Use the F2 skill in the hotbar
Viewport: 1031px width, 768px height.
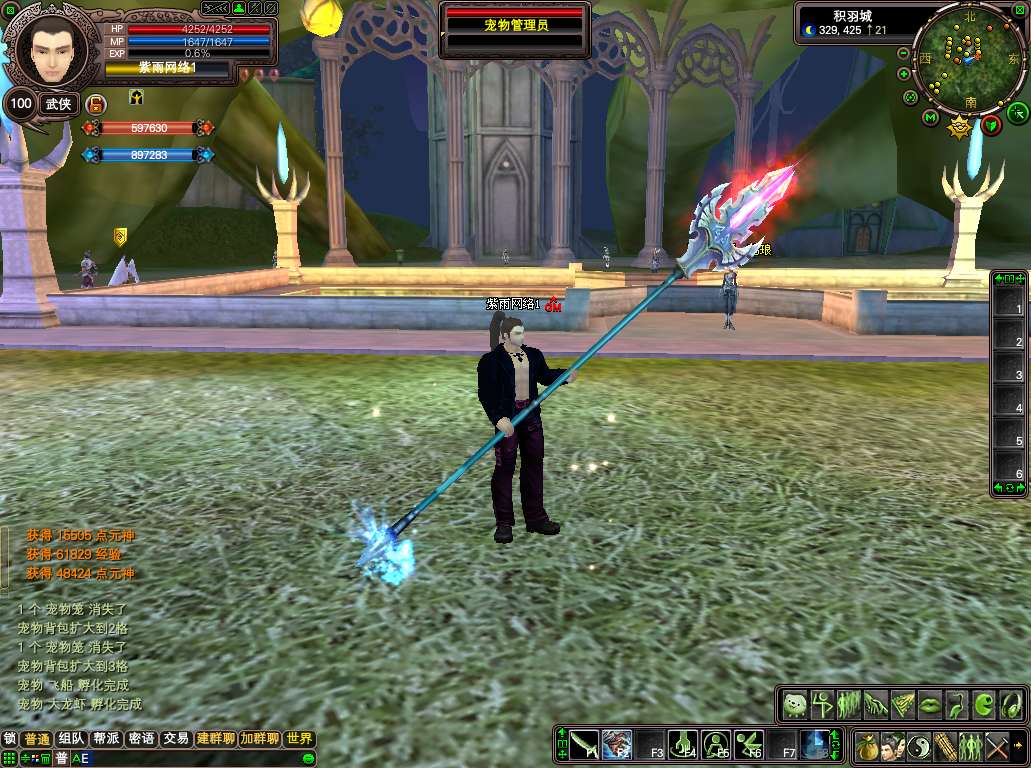click(x=617, y=744)
